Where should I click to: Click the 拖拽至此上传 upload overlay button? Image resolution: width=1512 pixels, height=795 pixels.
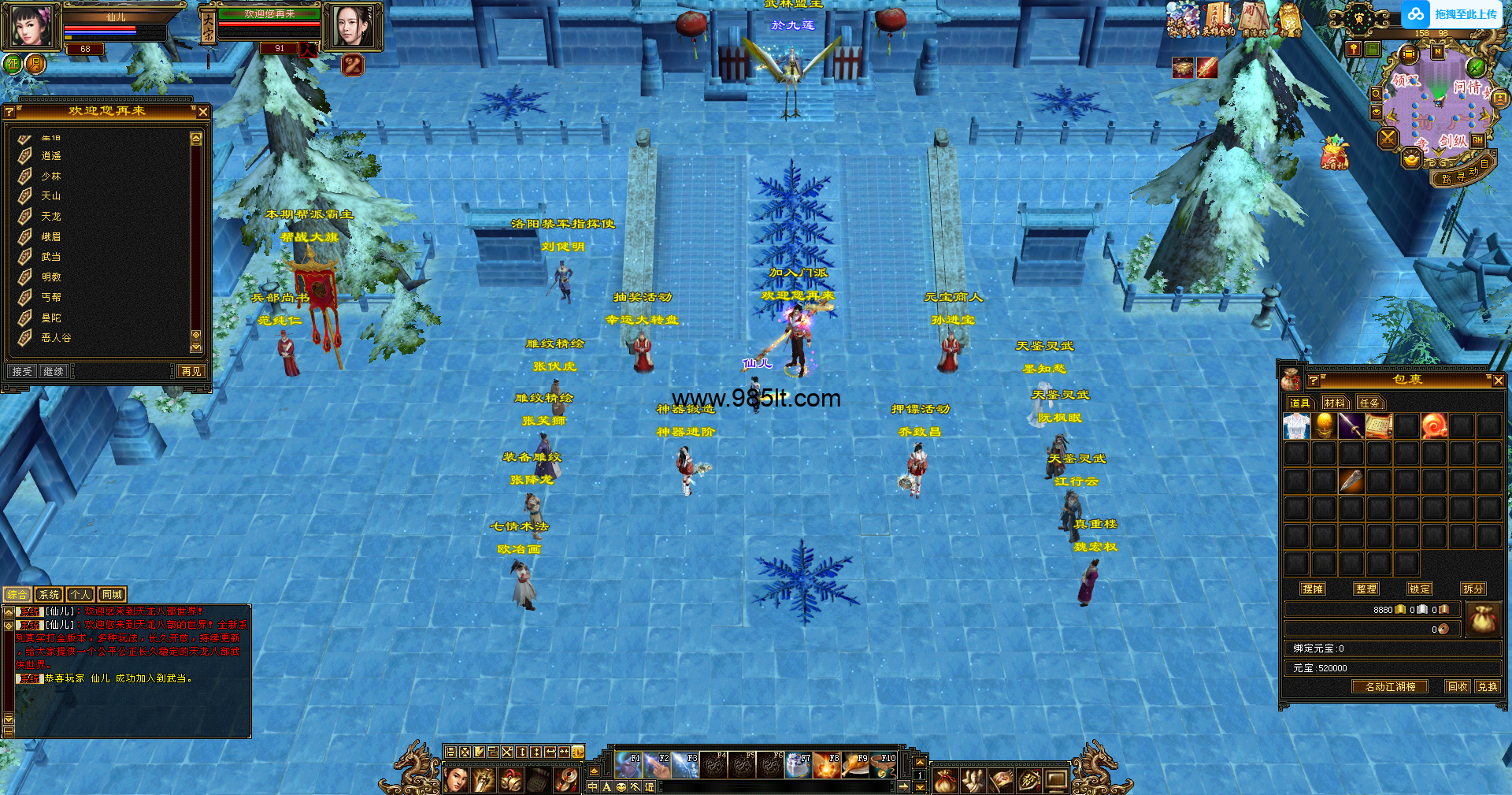tap(1453, 14)
